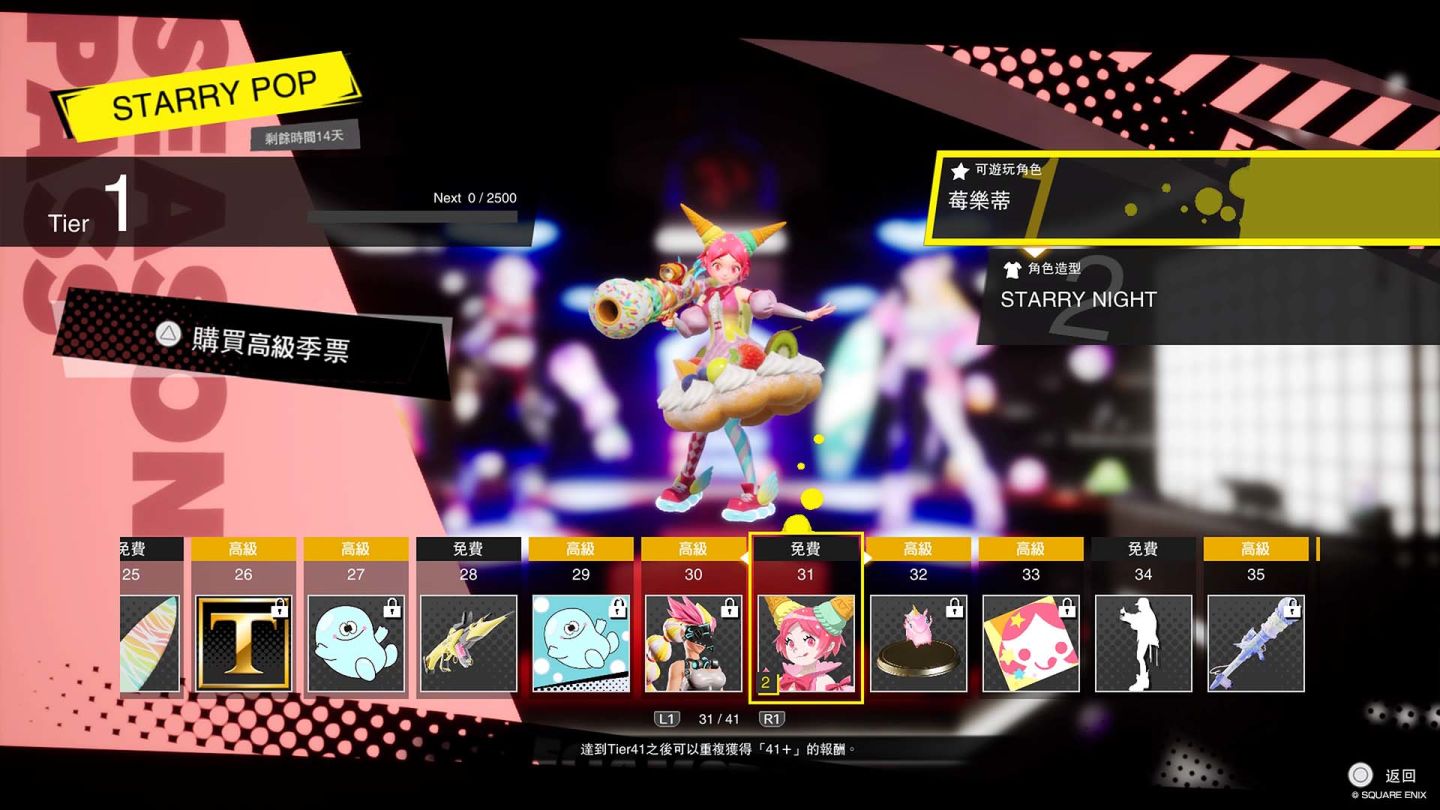Screen dimensions: 1440x810
Task: Click the R1 page navigation control
Action: (772, 718)
